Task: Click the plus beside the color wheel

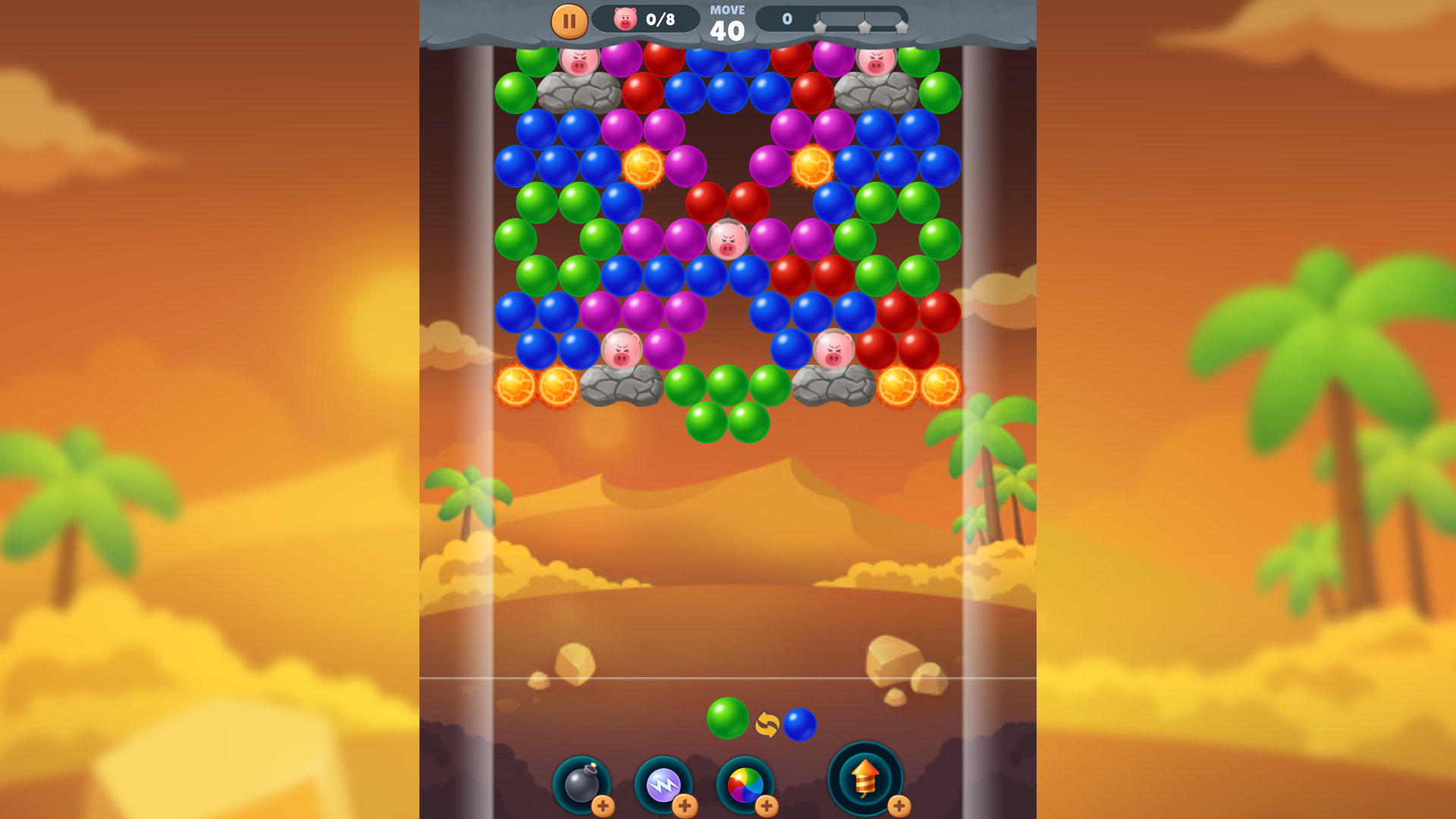Action: click(766, 808)
